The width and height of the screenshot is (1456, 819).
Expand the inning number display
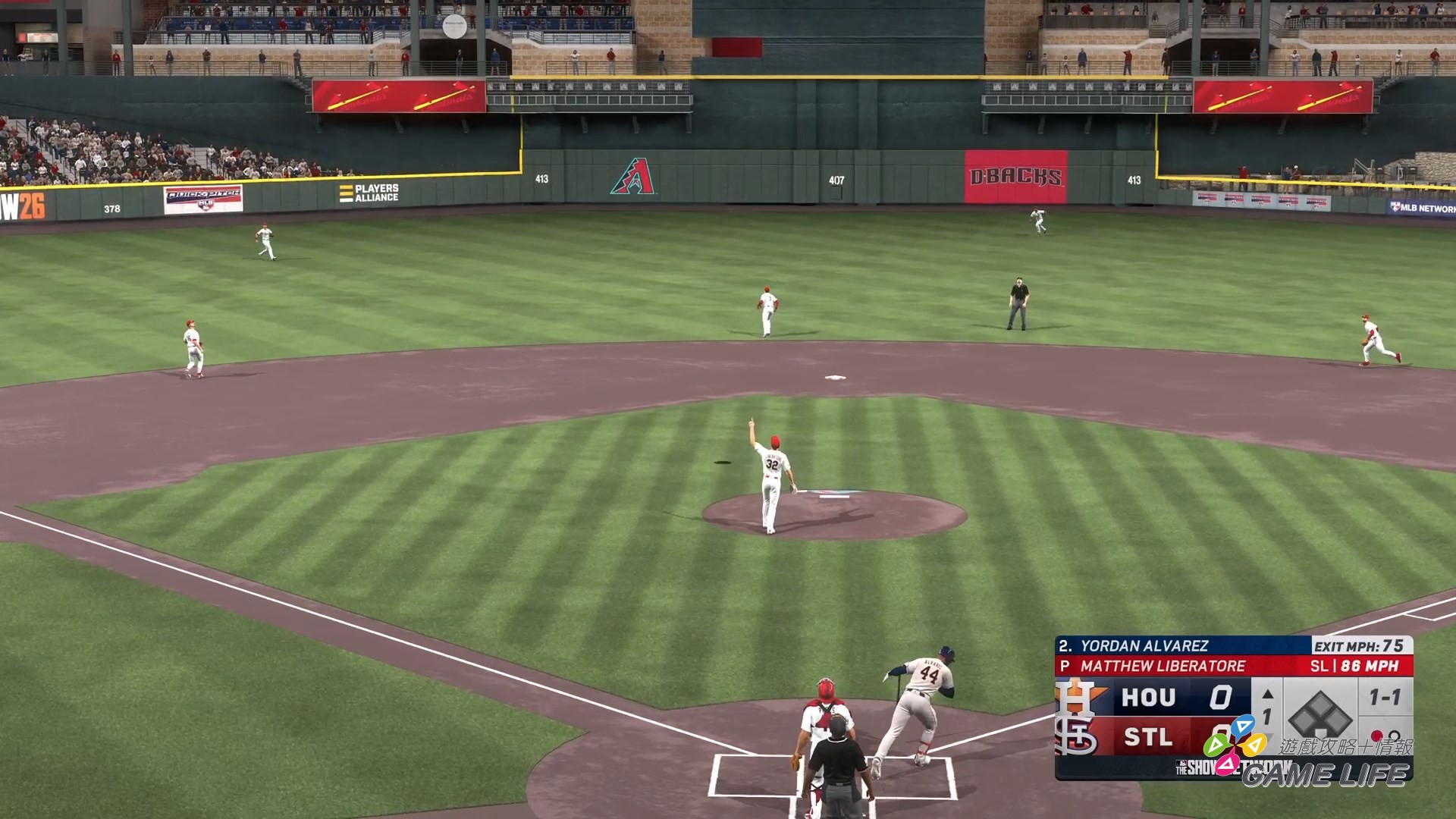(x=1267, y=715)
